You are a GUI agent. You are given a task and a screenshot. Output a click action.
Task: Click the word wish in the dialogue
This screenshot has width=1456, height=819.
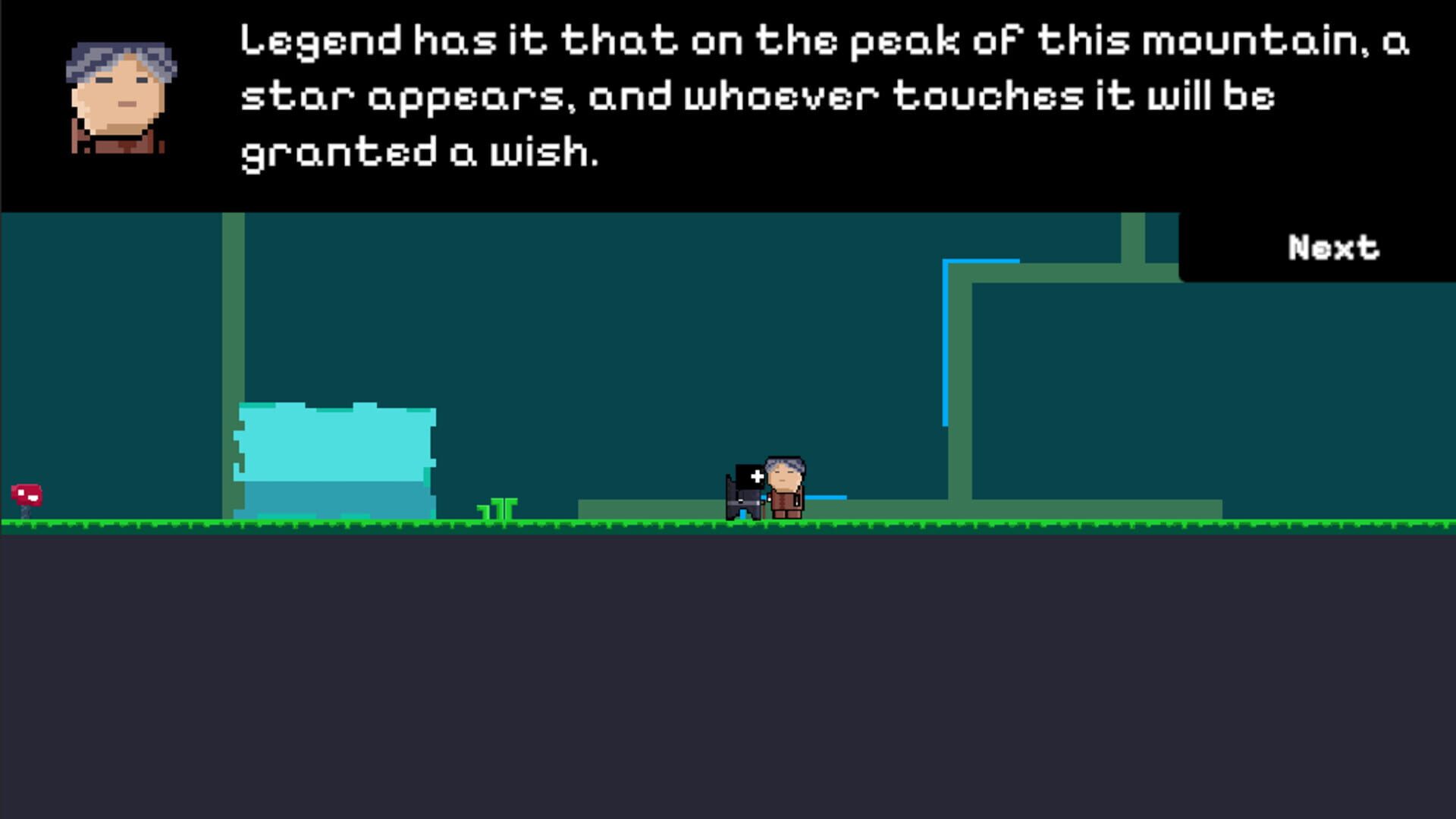[544, 152]
